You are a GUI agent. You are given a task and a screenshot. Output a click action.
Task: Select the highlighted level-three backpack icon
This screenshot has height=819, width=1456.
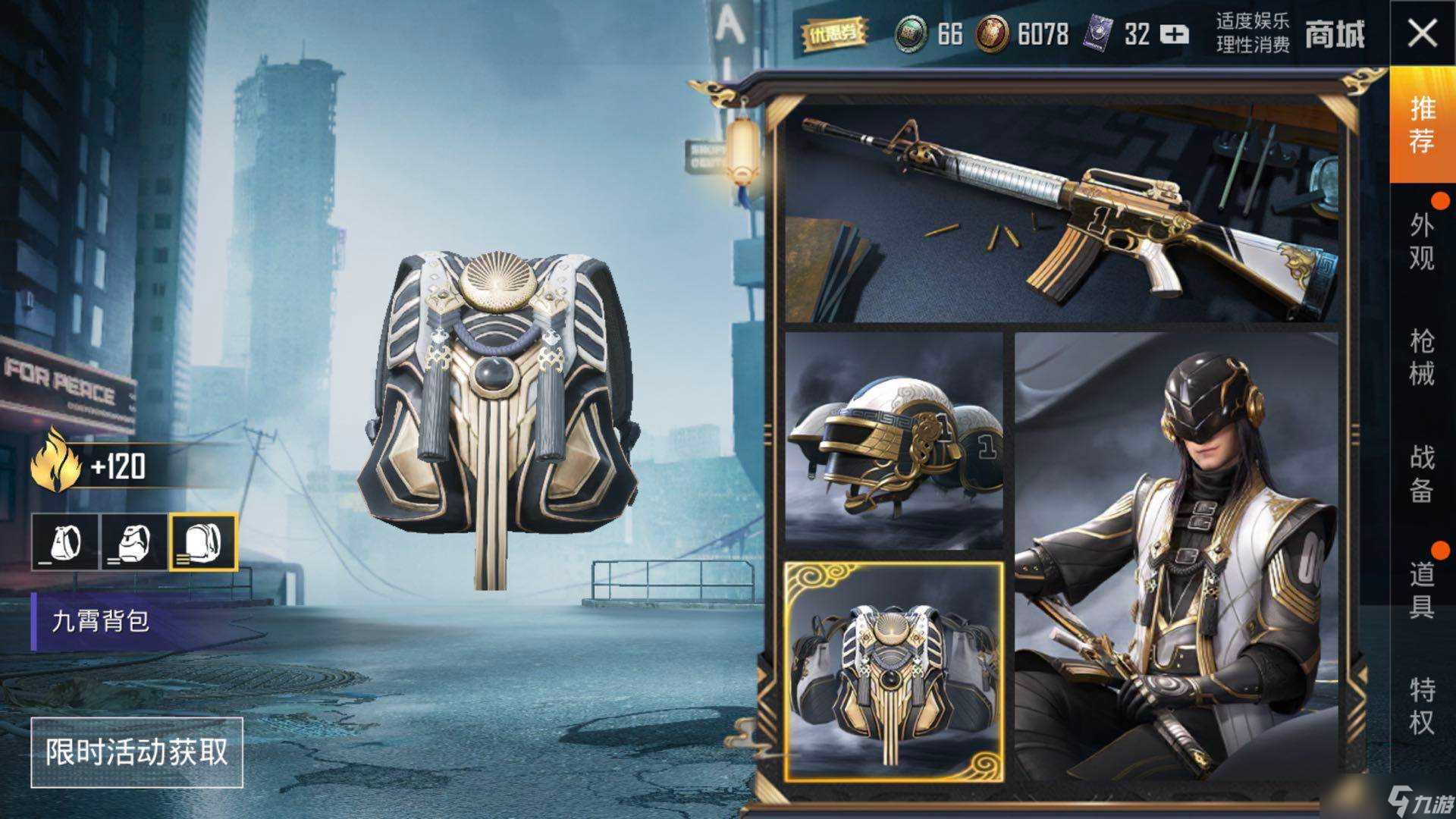coord(202,542)
